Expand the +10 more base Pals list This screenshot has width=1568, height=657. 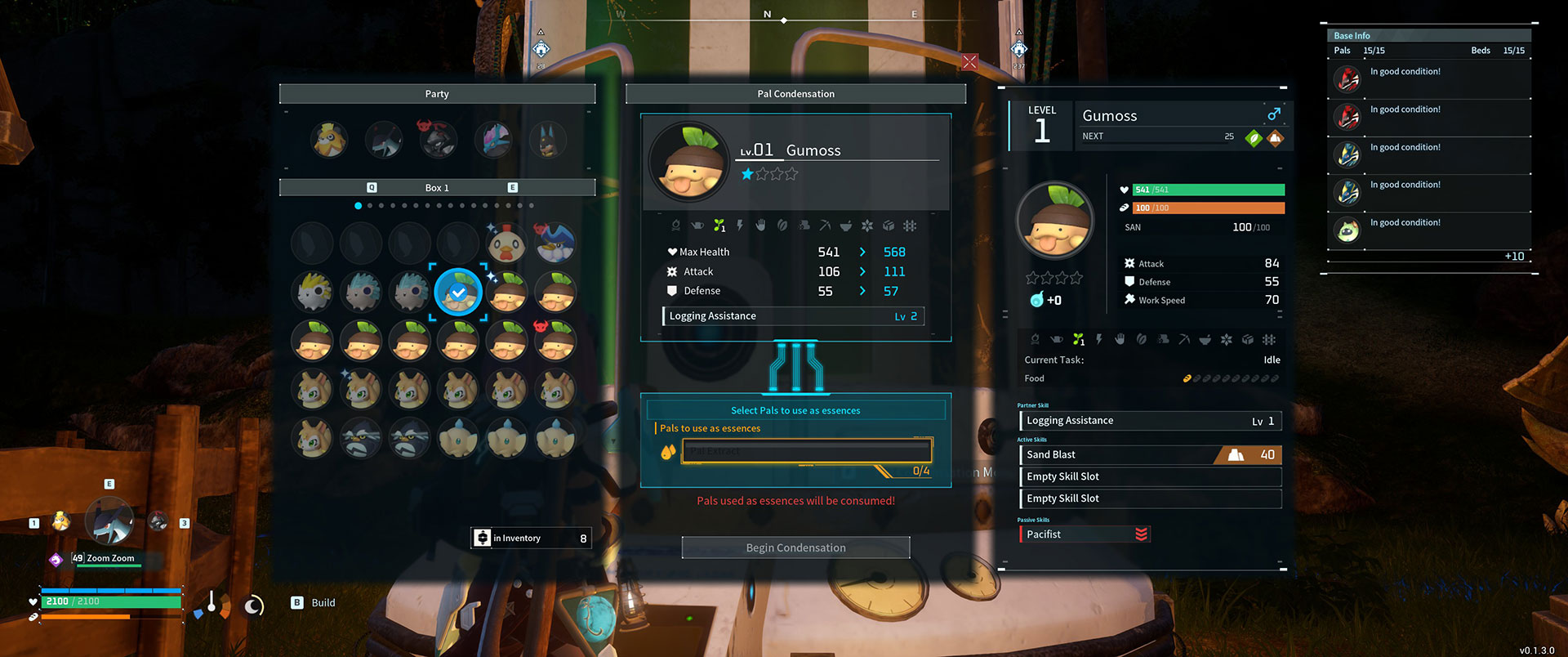(x=1514, y=257)
